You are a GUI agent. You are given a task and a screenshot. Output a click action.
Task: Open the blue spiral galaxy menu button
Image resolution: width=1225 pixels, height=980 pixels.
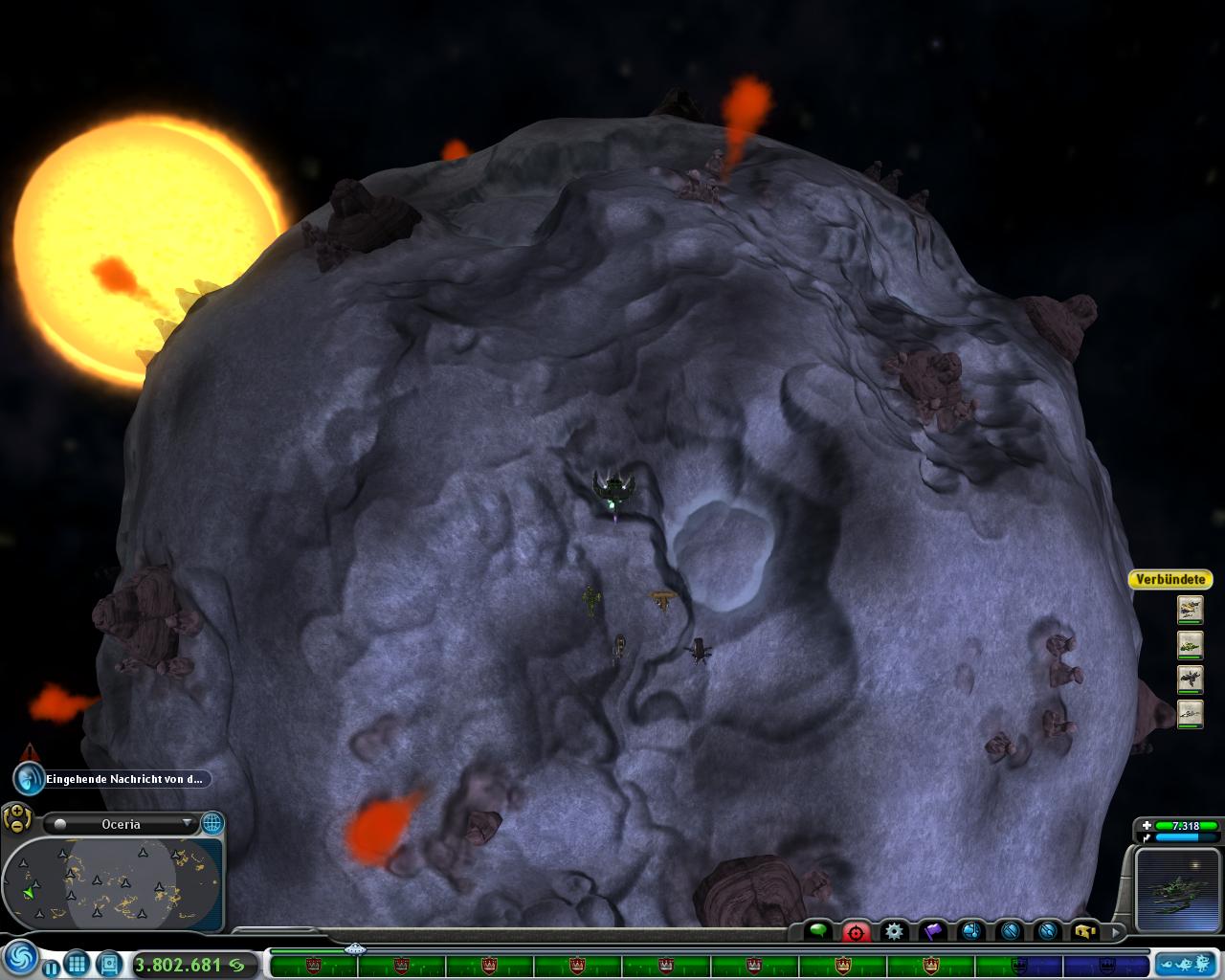pyautogui.click(x=20, y=958)
